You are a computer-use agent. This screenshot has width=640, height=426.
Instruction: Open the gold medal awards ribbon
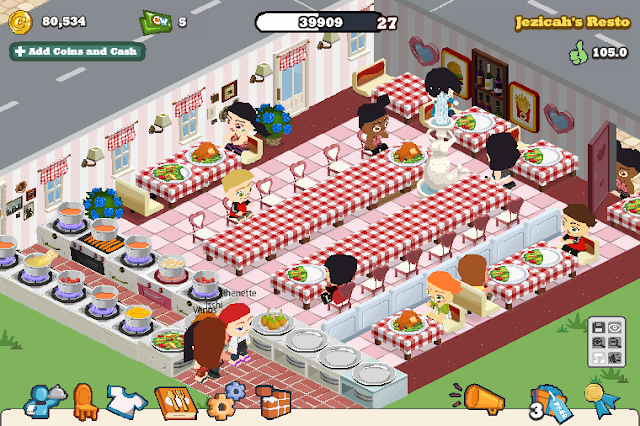pos(599,400)
